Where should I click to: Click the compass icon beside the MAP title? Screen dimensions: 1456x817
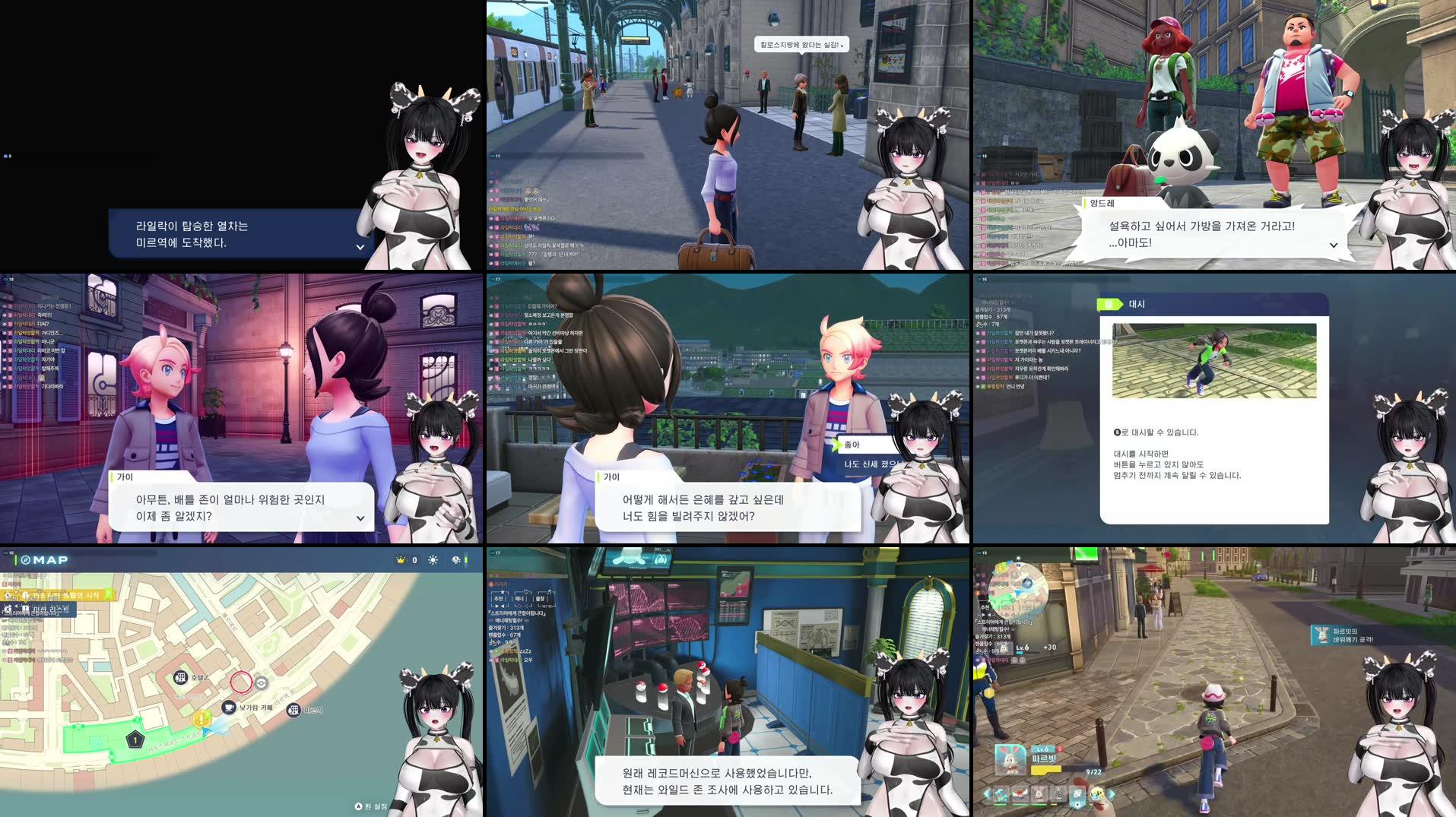25,560
